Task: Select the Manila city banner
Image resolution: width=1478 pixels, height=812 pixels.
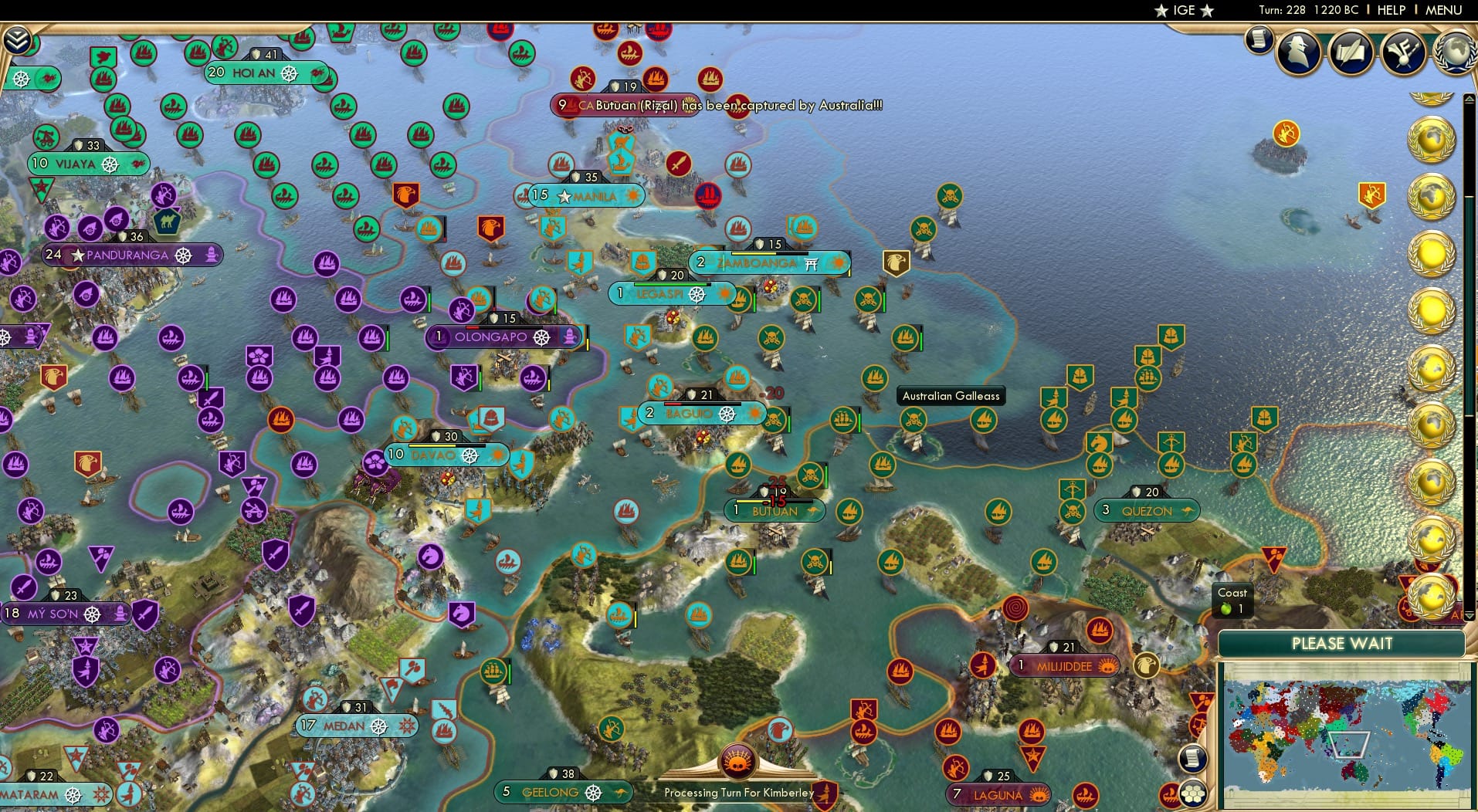Action: pyautogui.click(x=585, y=196)
